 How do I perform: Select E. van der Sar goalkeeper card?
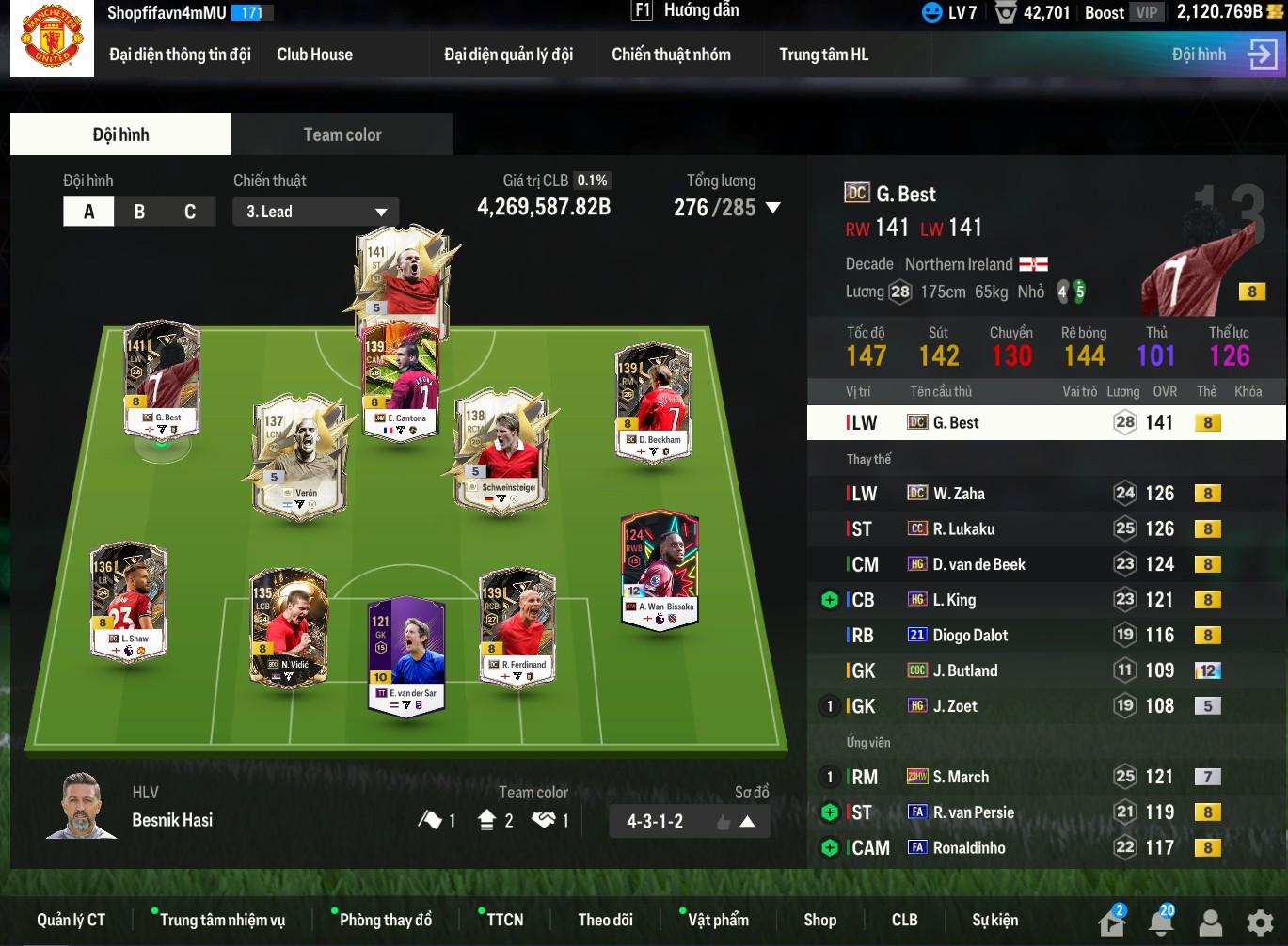tap(405, 654)
